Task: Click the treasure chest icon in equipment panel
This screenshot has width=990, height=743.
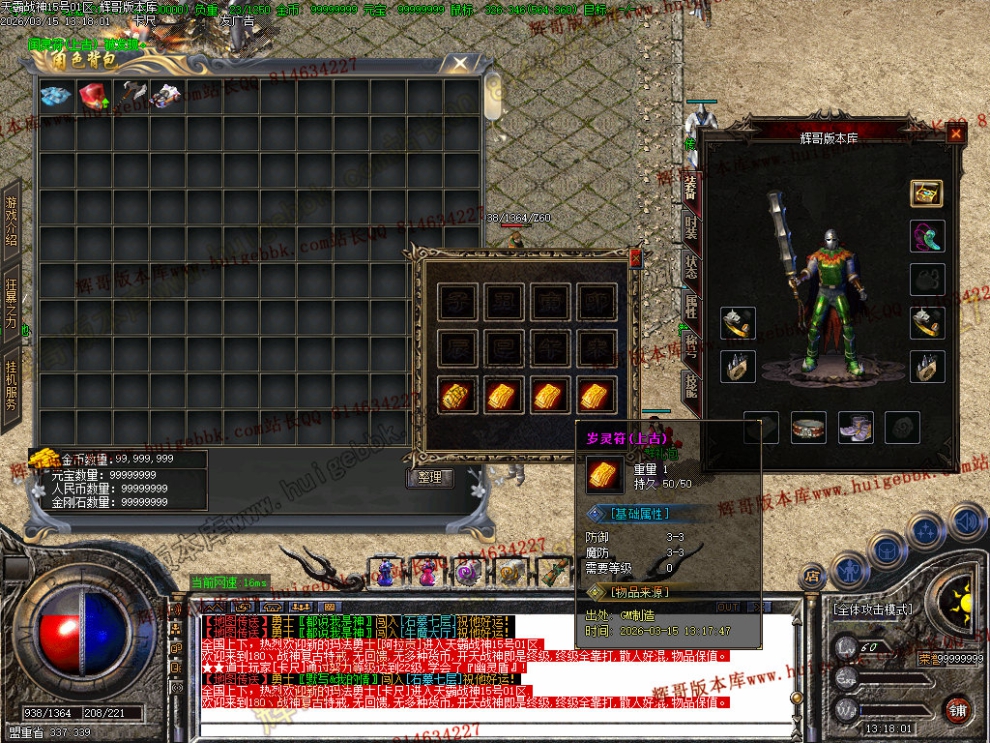Action: click(926, 193)
